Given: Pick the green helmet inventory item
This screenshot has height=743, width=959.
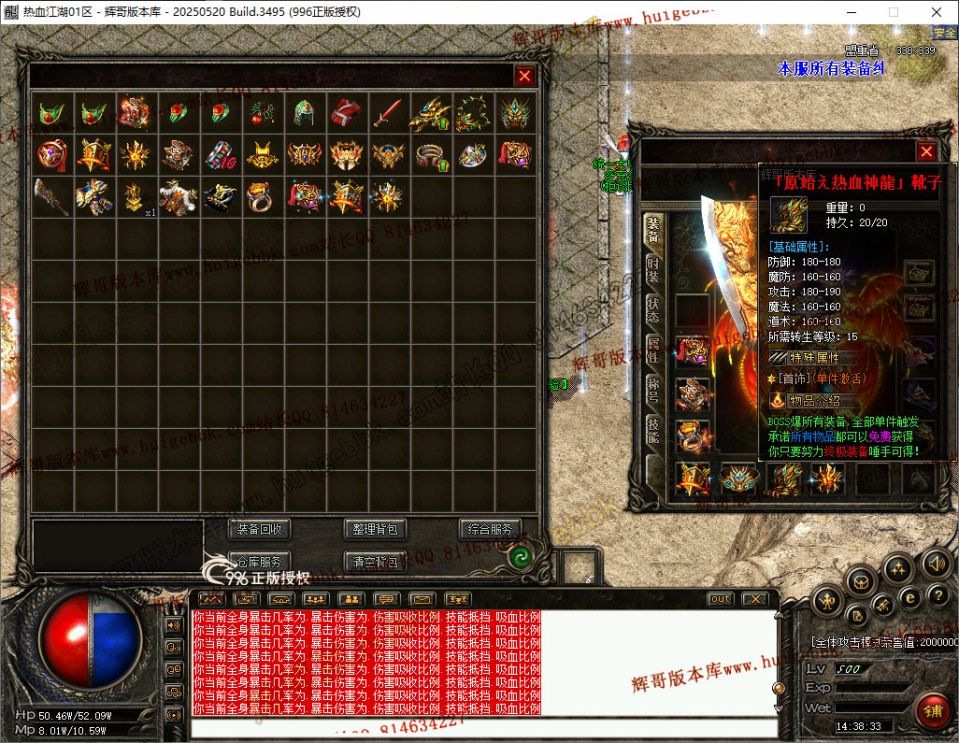Looking at the screenshot, I should [x=304, y=113].
